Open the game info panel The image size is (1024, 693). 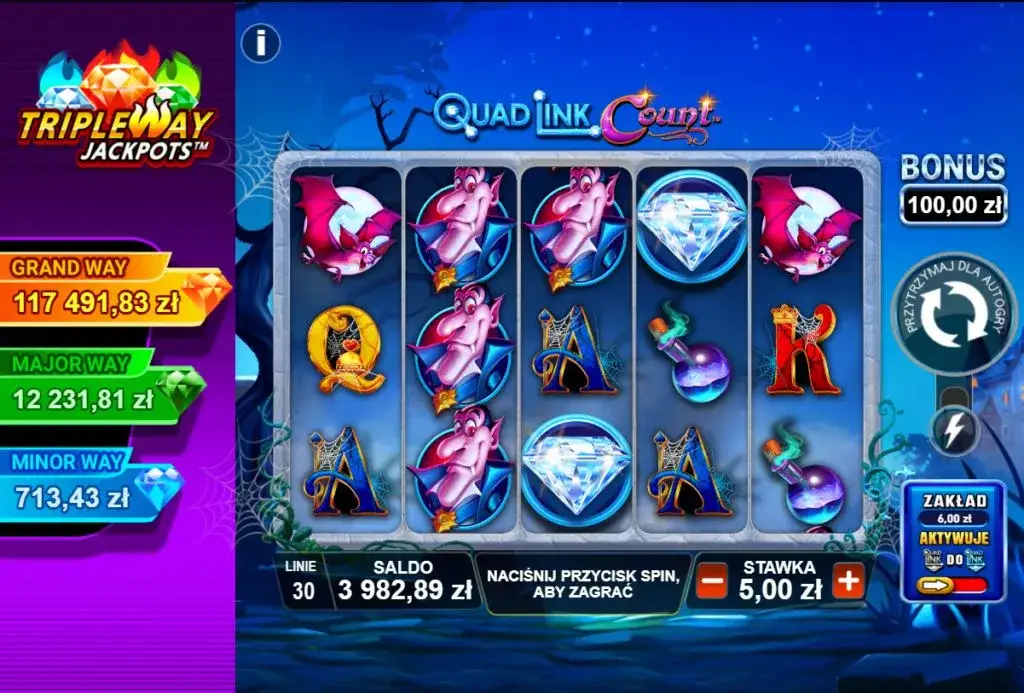point(261,43)
